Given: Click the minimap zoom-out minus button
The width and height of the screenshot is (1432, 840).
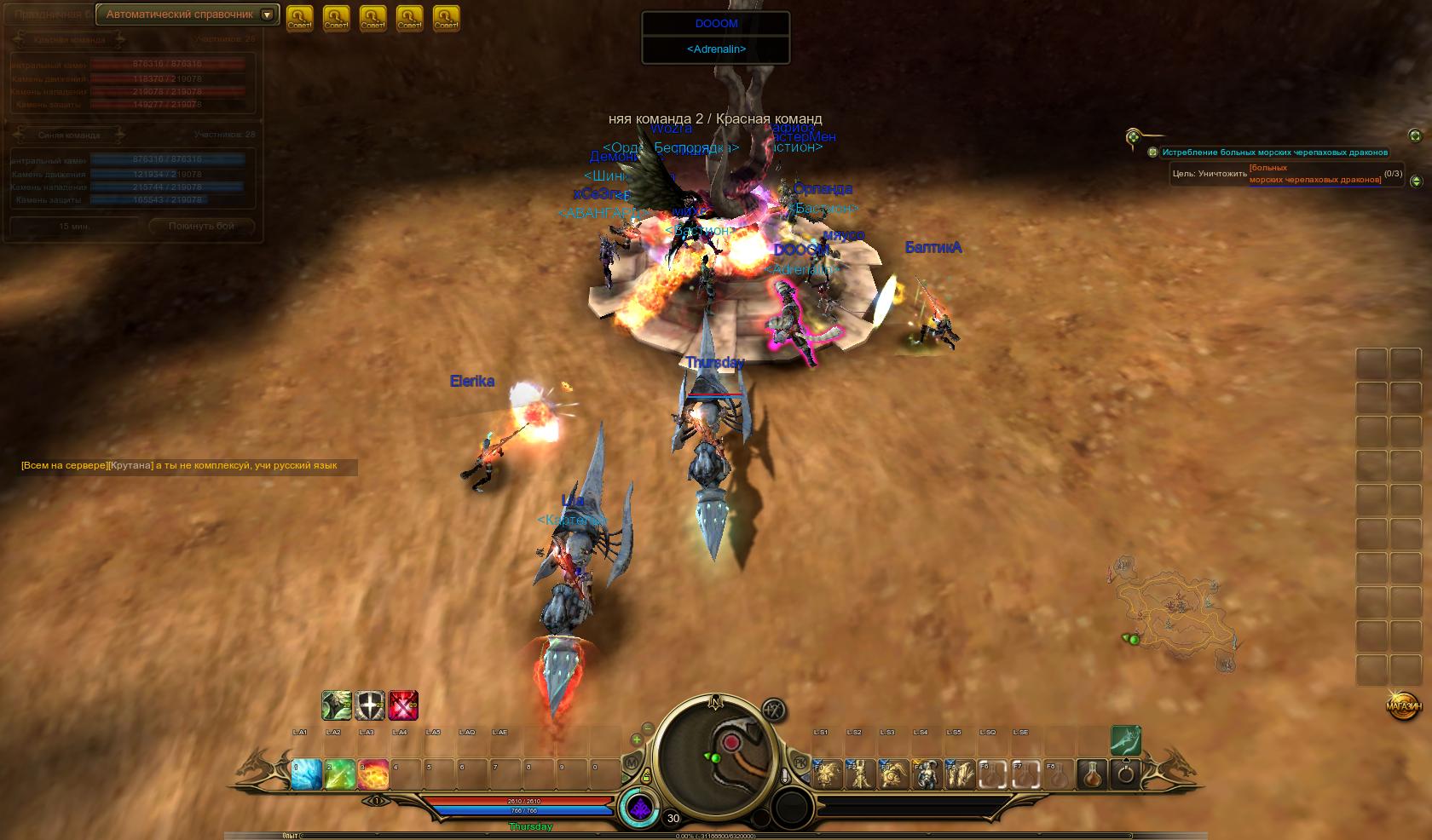Looking at the screenshot, I should point(648,728).
